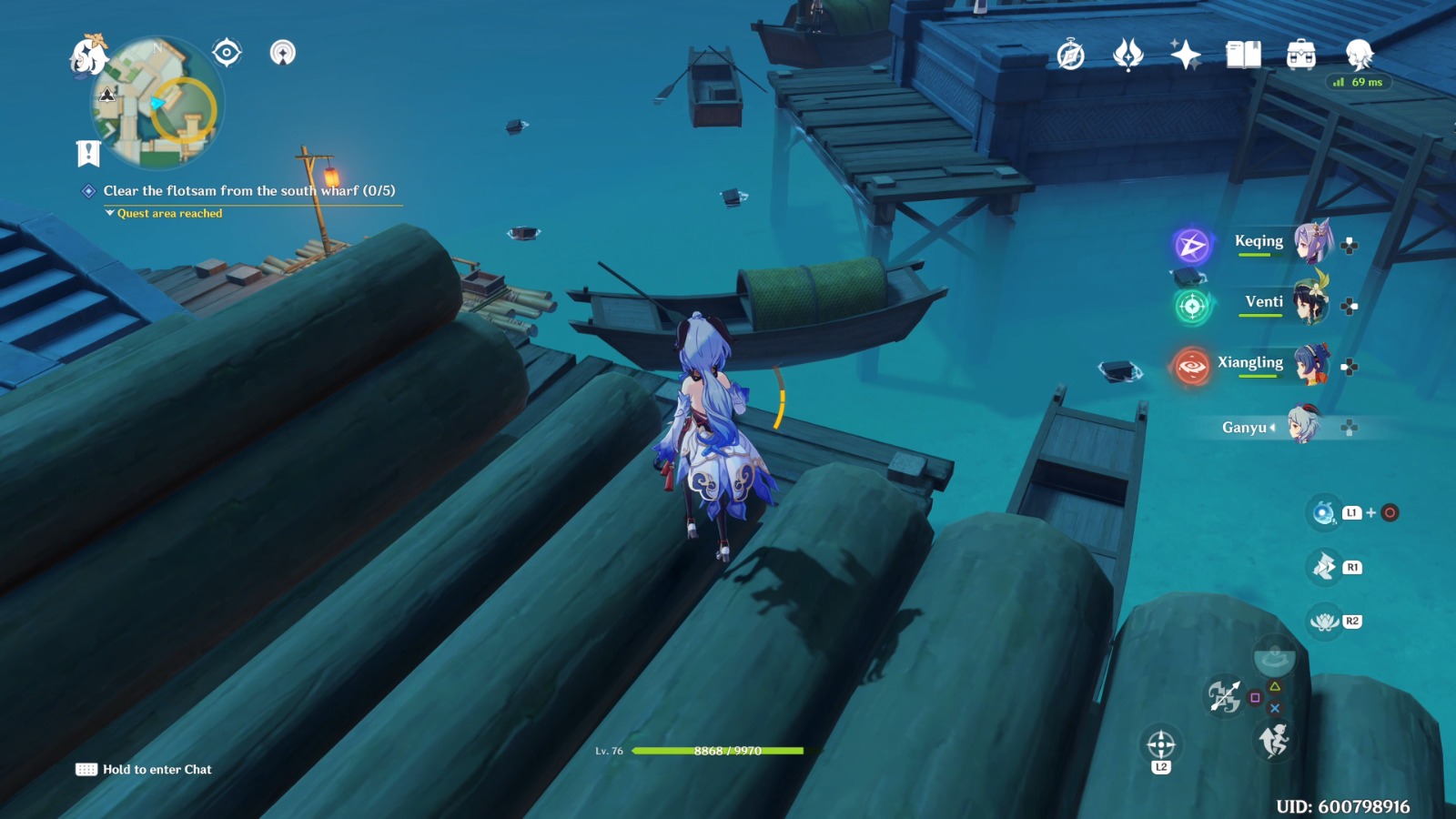
Task: Open the Battle Pass wings icon
Action: 1128,55
